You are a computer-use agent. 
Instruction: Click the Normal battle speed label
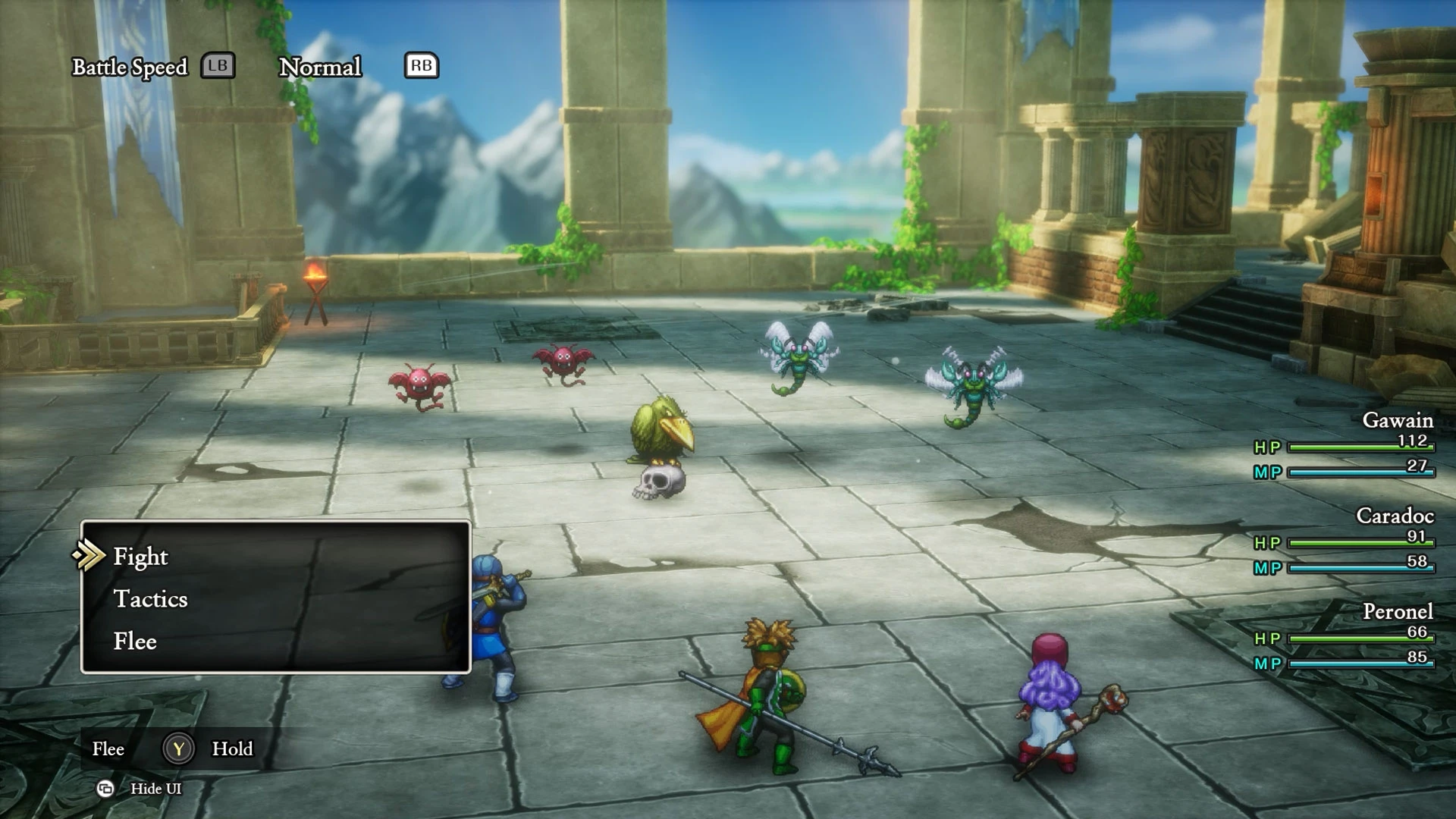point(320,67)
